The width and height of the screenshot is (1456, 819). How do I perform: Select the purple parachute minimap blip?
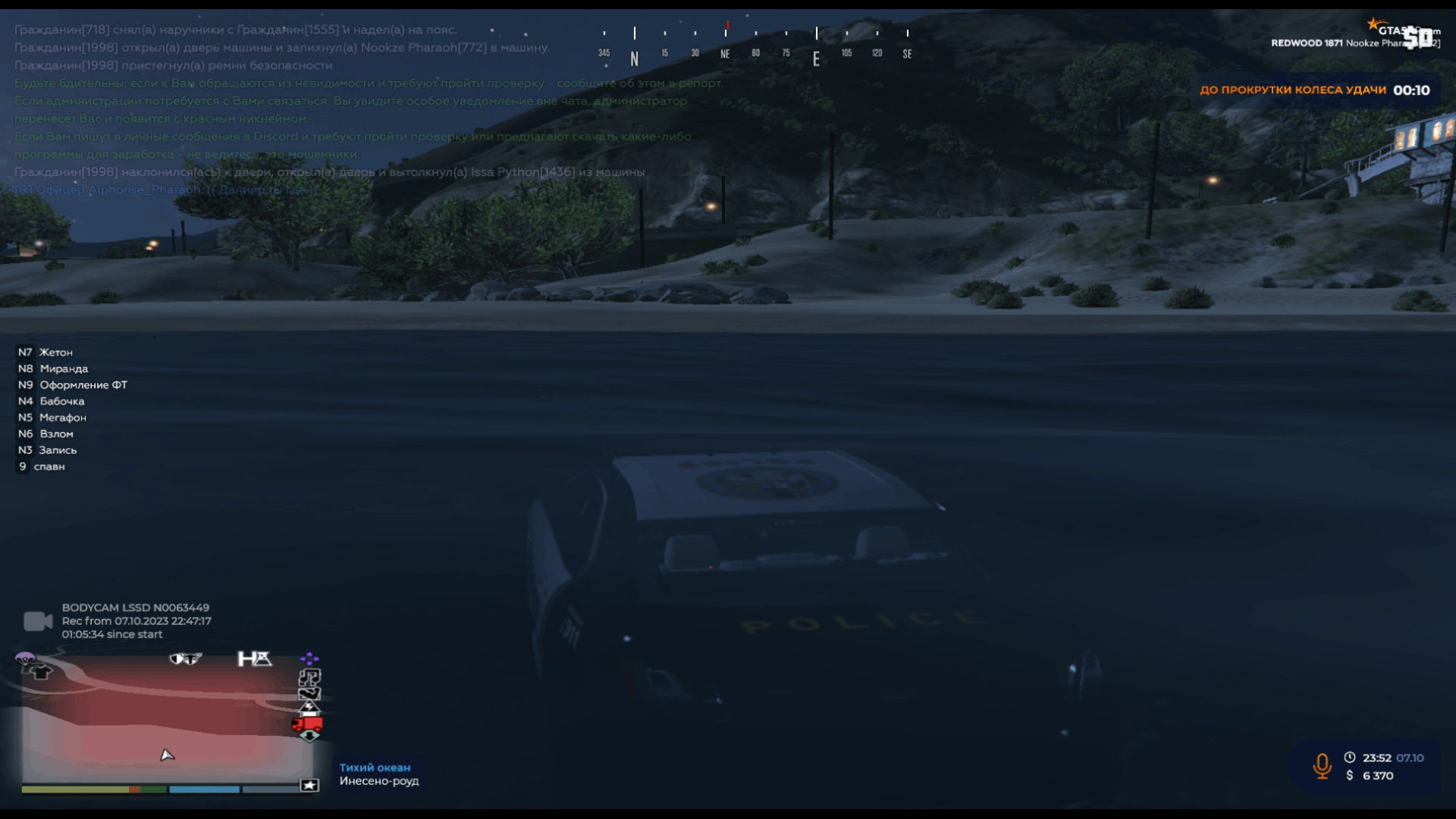point(24,658)
